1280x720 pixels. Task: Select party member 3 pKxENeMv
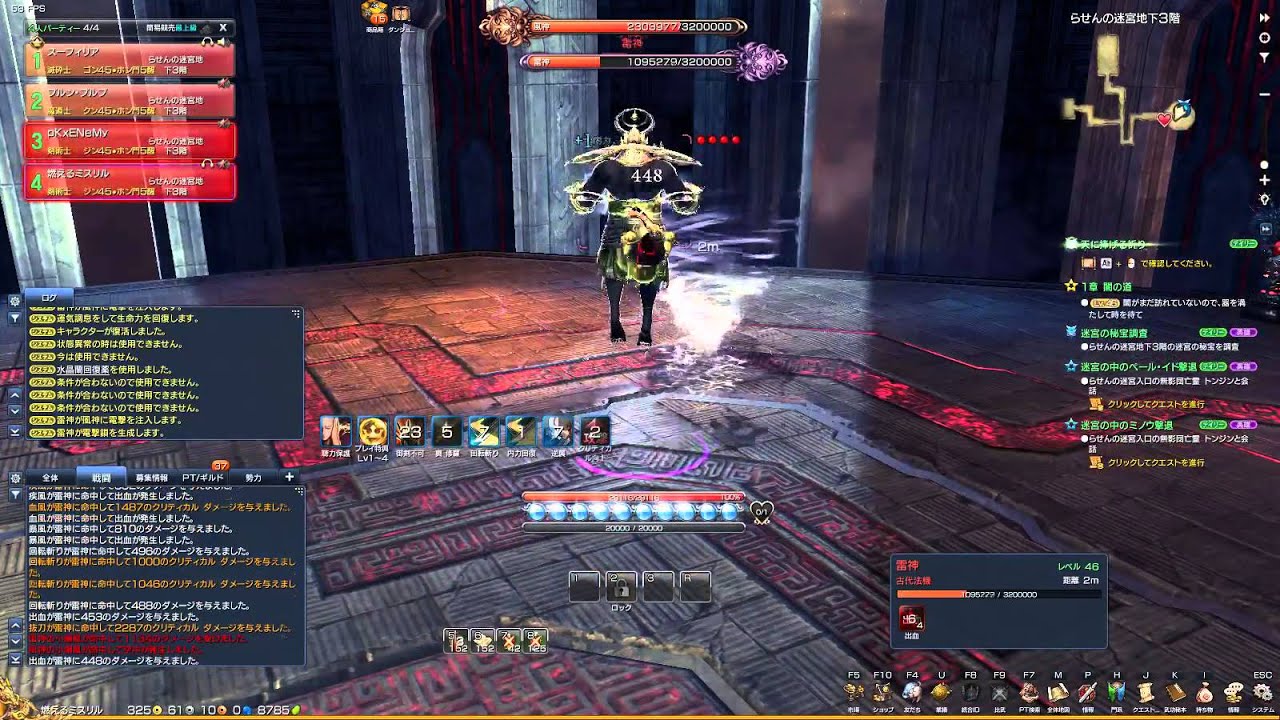130,140
